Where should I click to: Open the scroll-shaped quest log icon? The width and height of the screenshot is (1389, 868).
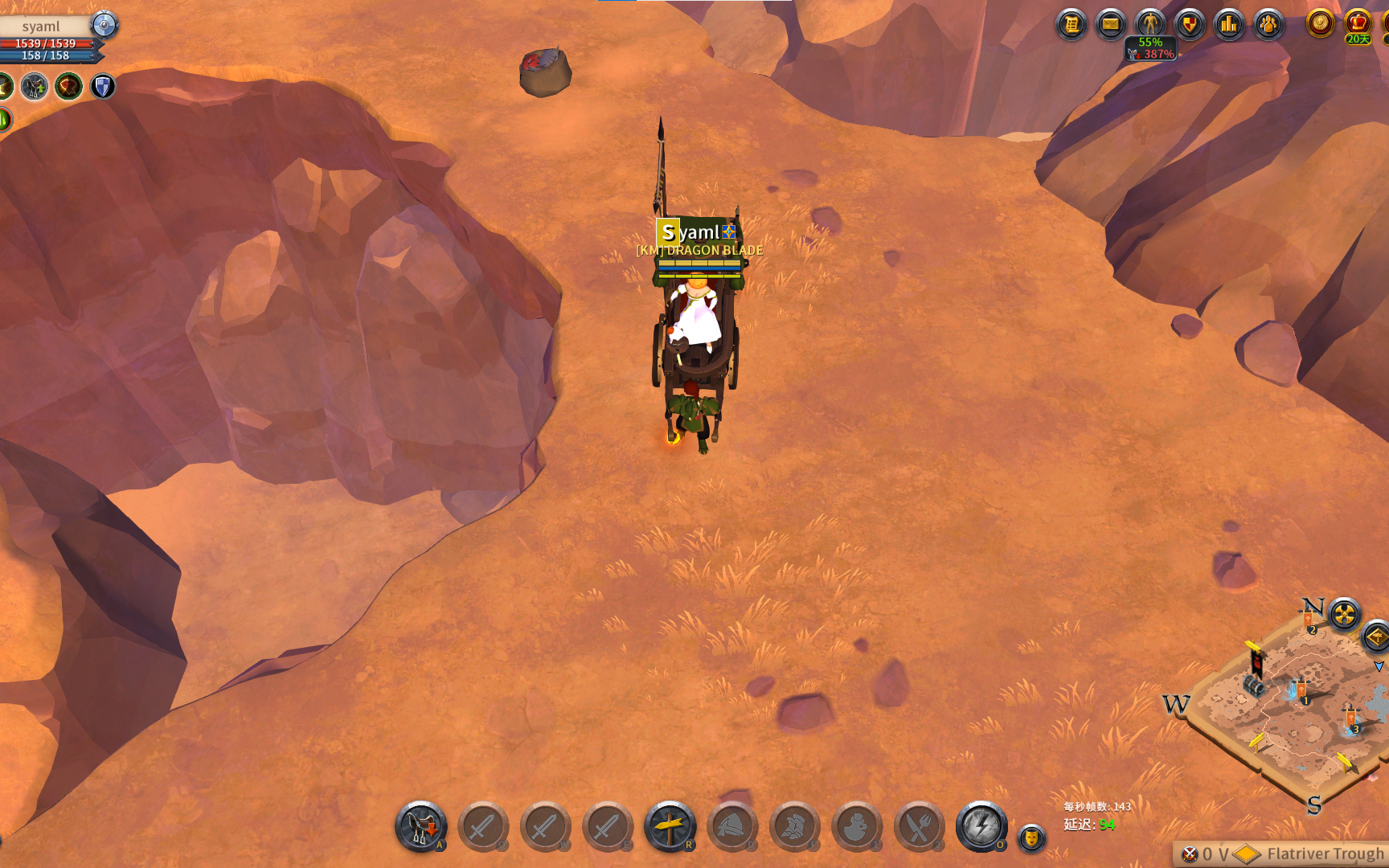(1071, 25)
